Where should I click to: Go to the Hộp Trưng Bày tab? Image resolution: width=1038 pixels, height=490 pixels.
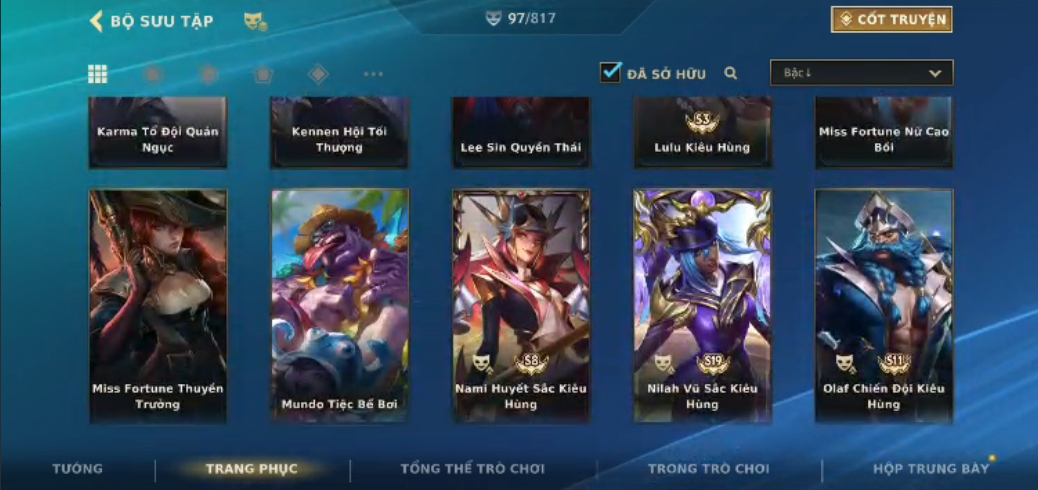click(x=931, y=468)
